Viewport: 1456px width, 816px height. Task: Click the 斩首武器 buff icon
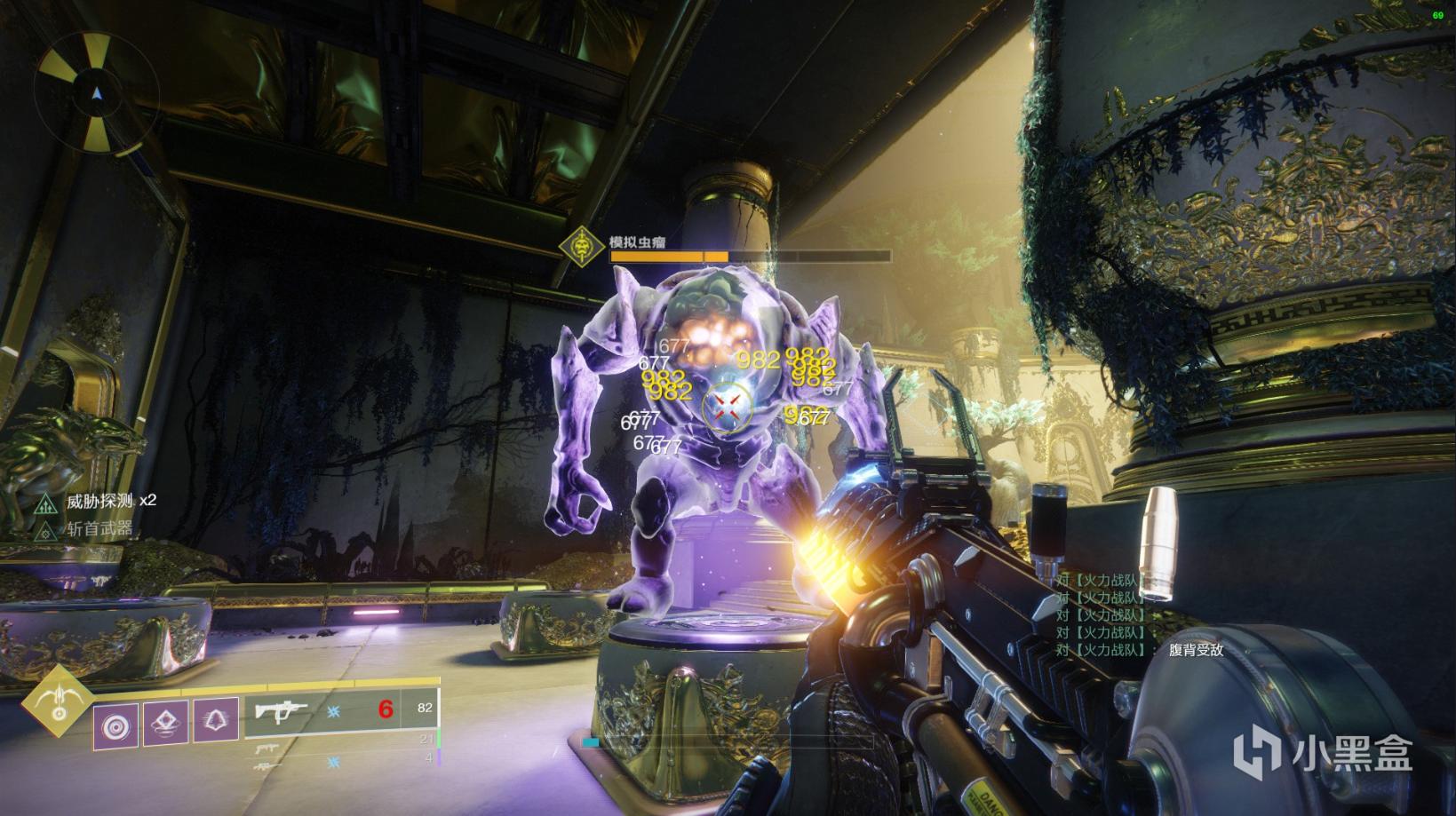click(x=46, y=531)
